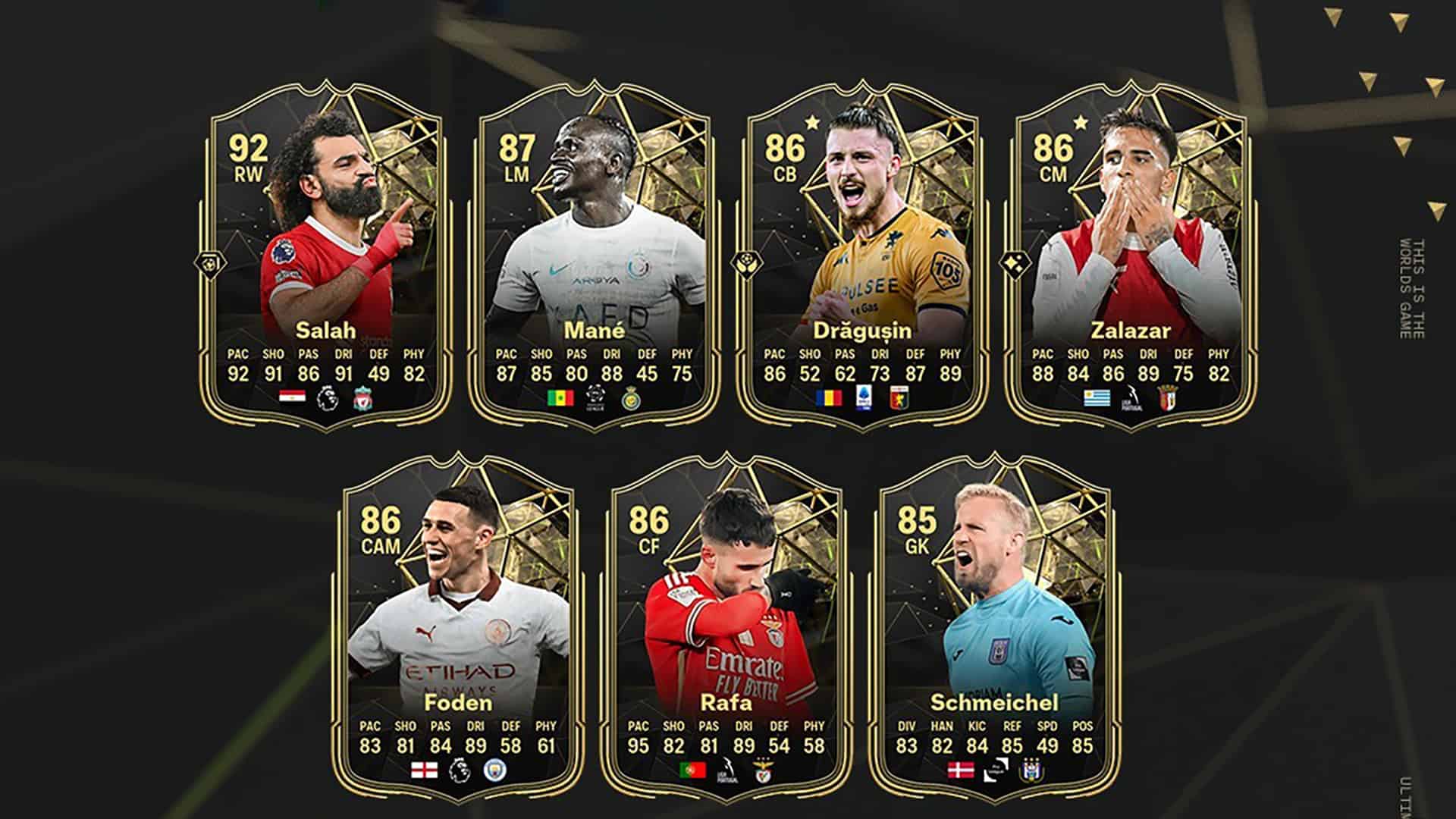Select Rafa's card thumbnail

(728, 607)
